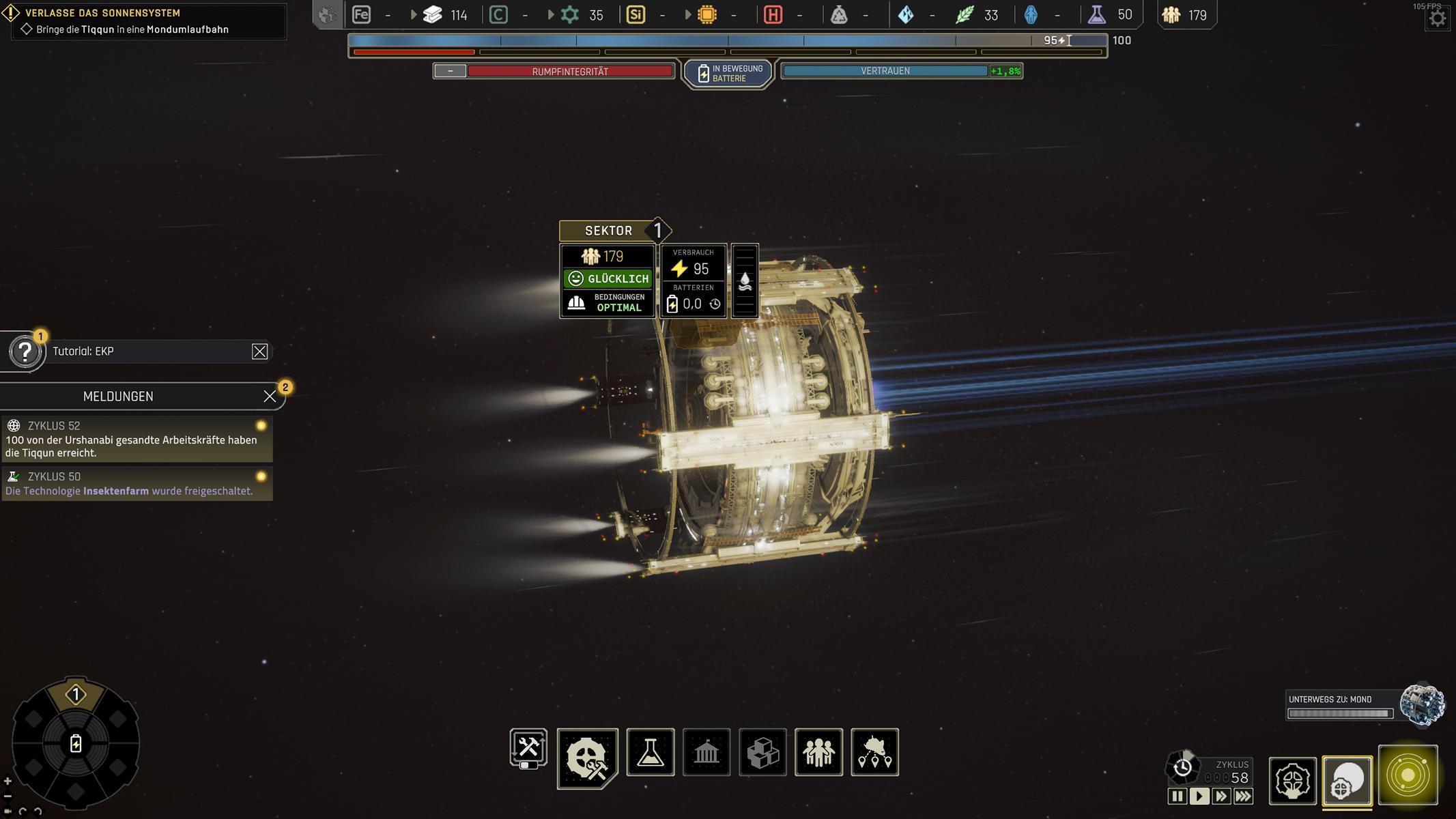Open the government building menu

[706, 752]
